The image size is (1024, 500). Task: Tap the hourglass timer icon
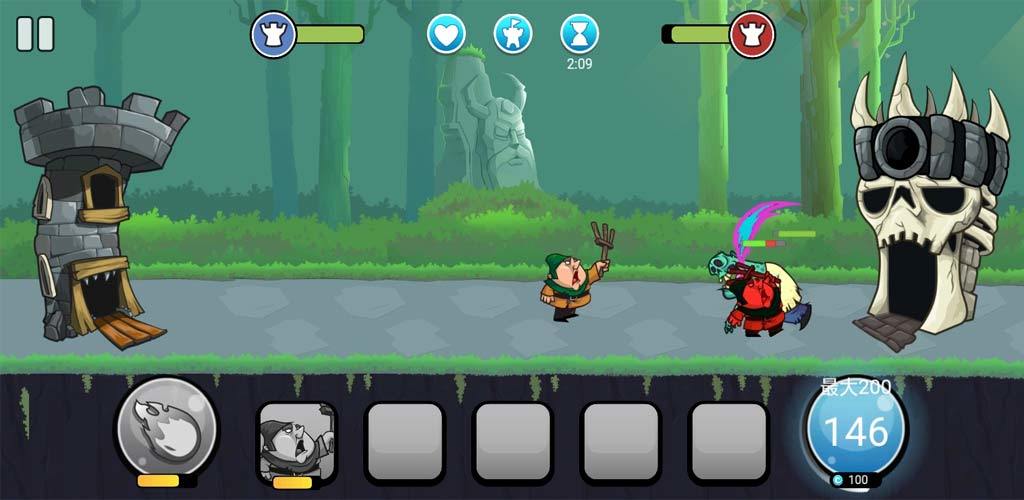[x=579, y=34]
